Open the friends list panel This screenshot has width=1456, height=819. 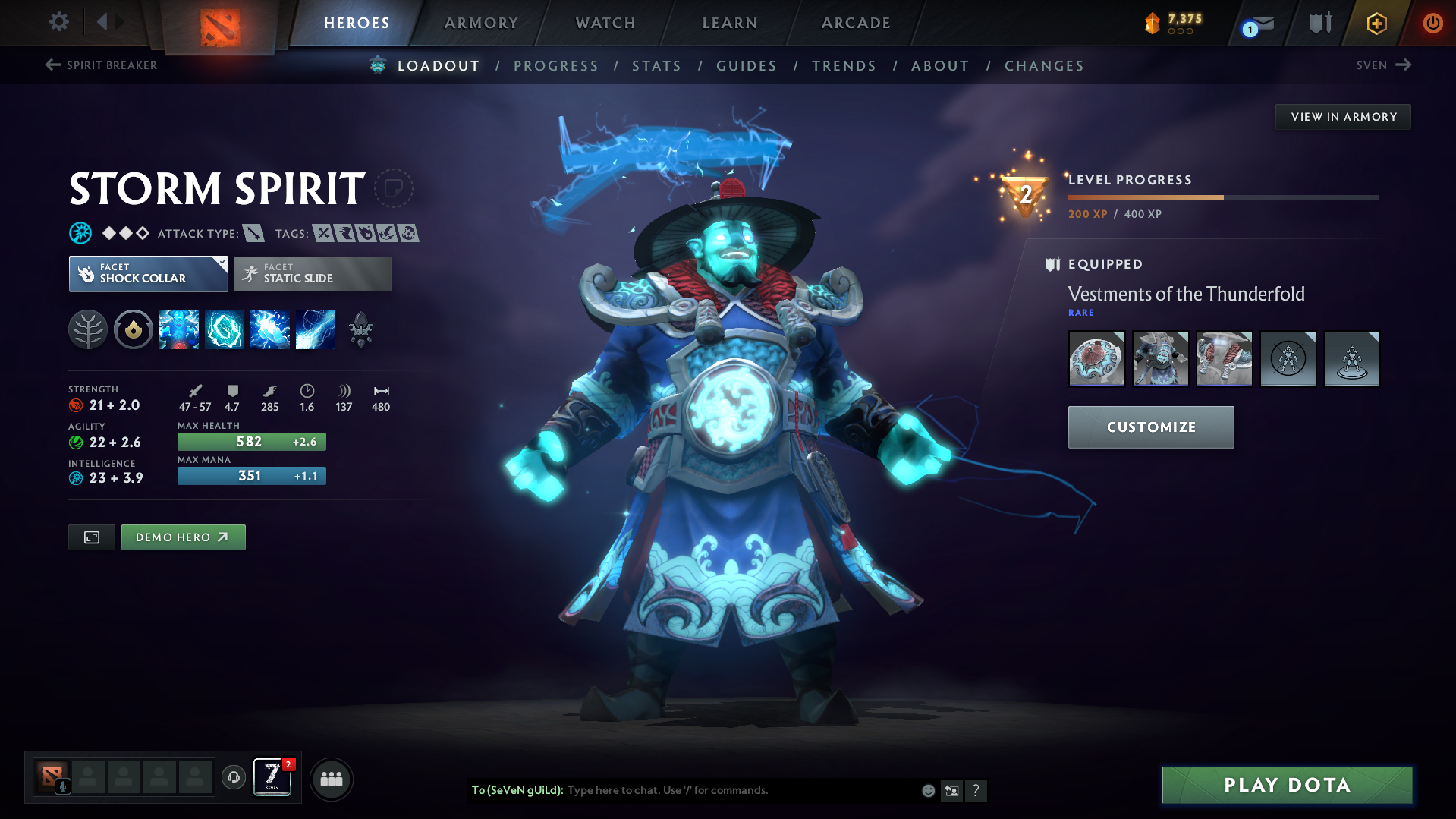point(332,779)
